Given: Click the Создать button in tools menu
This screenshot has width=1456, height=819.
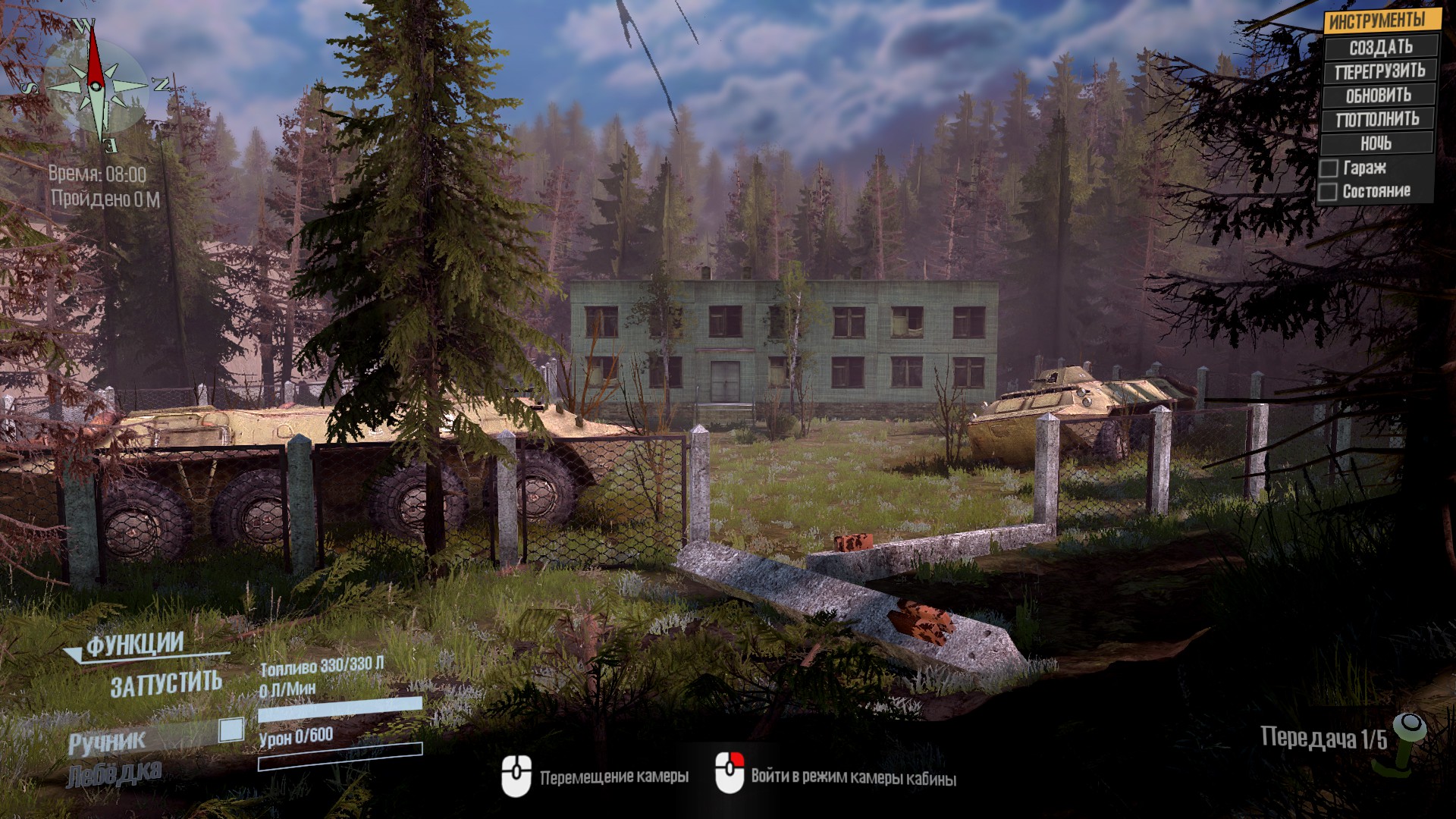Looking at the screenshot, I should click(1380, 47).
